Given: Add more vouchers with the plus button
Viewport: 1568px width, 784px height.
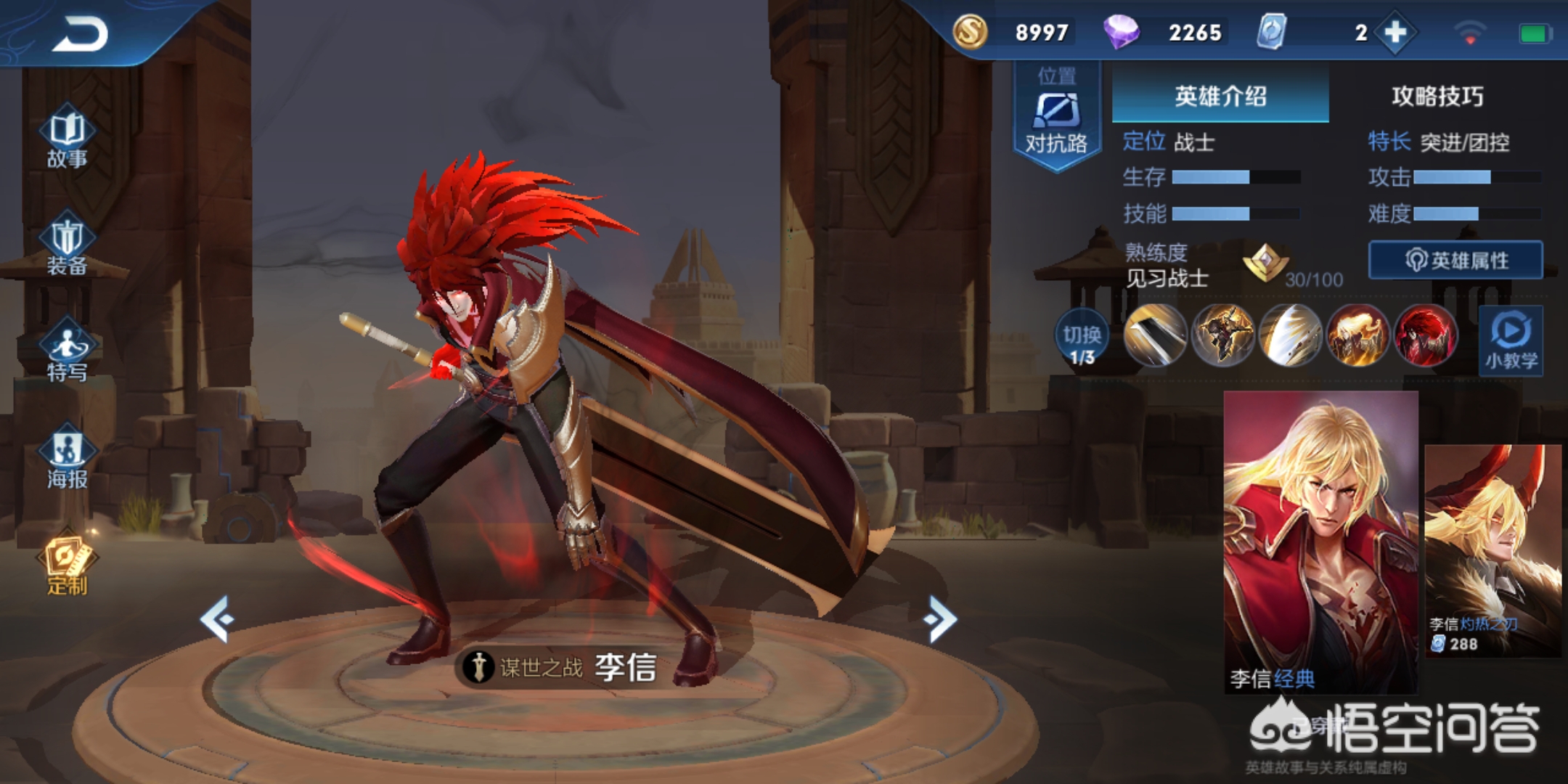Looking at the screenshot, I should 1395,33.
